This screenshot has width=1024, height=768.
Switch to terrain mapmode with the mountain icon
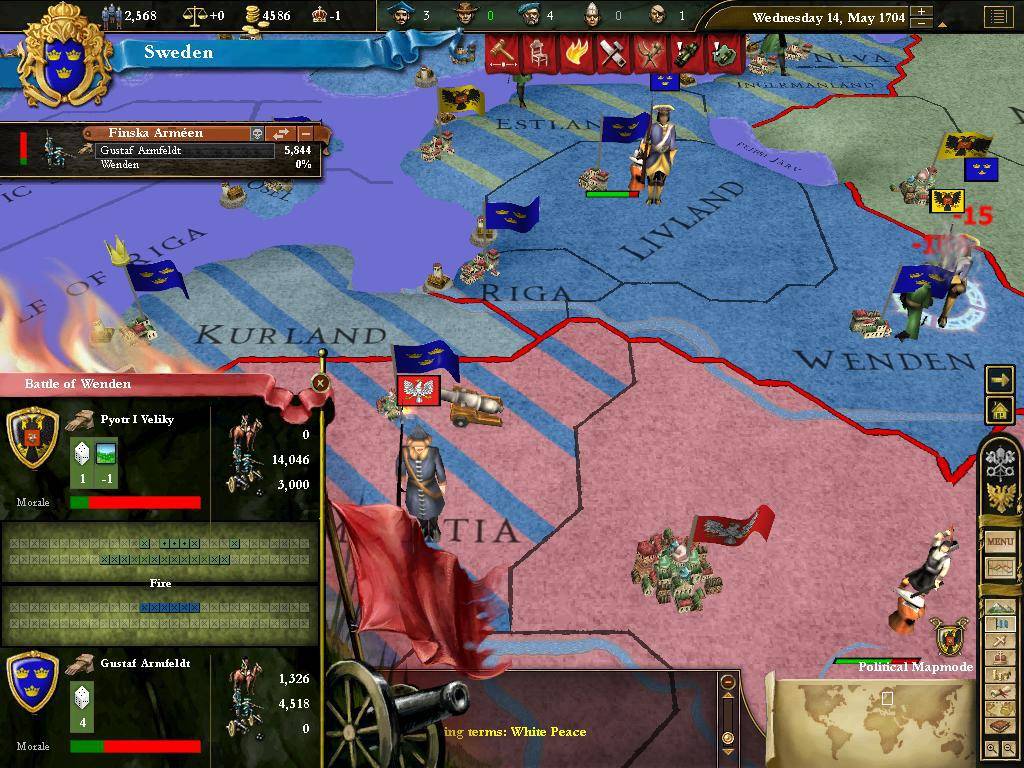click(x=1000, y=608)
